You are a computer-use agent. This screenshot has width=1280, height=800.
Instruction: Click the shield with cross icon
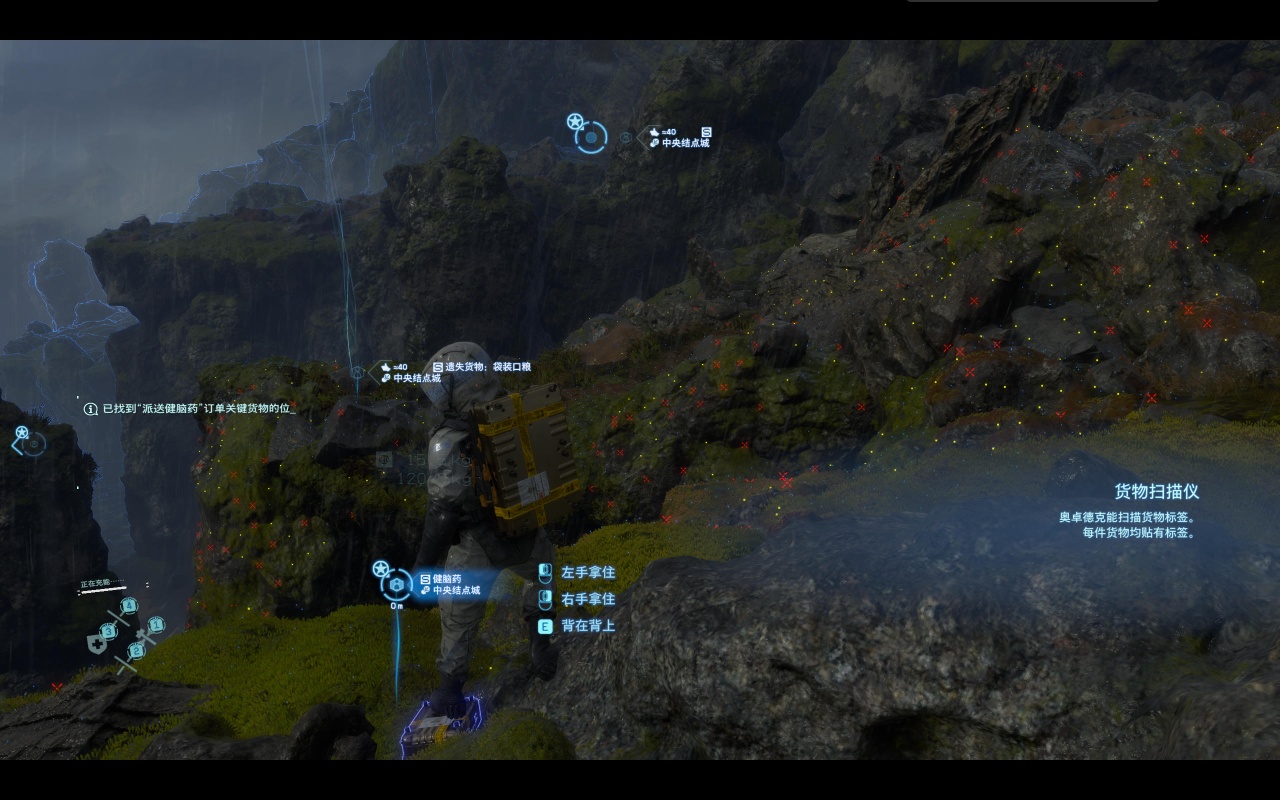[x=97, y=644]
